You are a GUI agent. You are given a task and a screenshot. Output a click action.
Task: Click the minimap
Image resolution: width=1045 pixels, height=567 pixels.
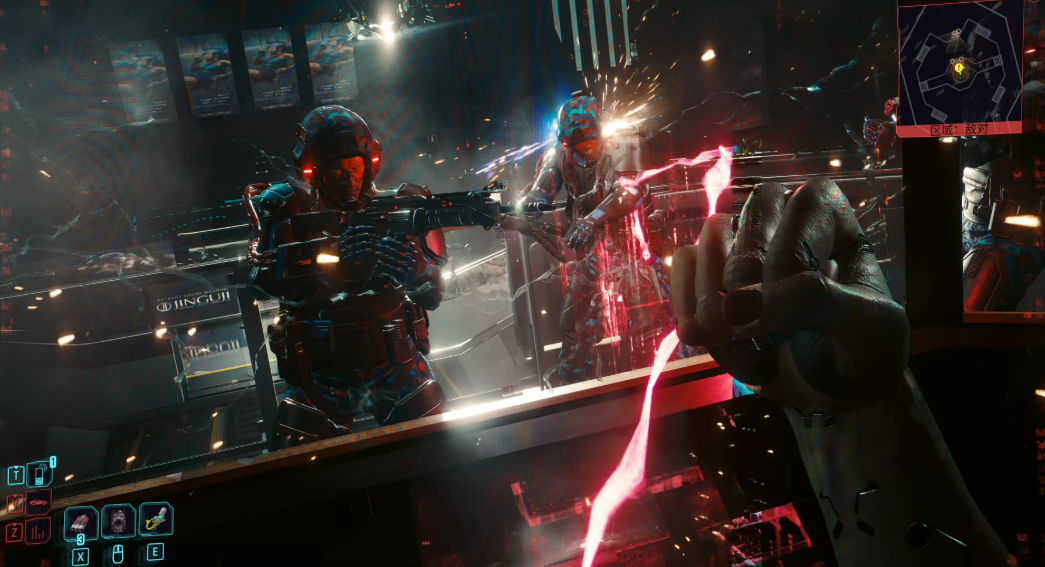coord(959,61)
